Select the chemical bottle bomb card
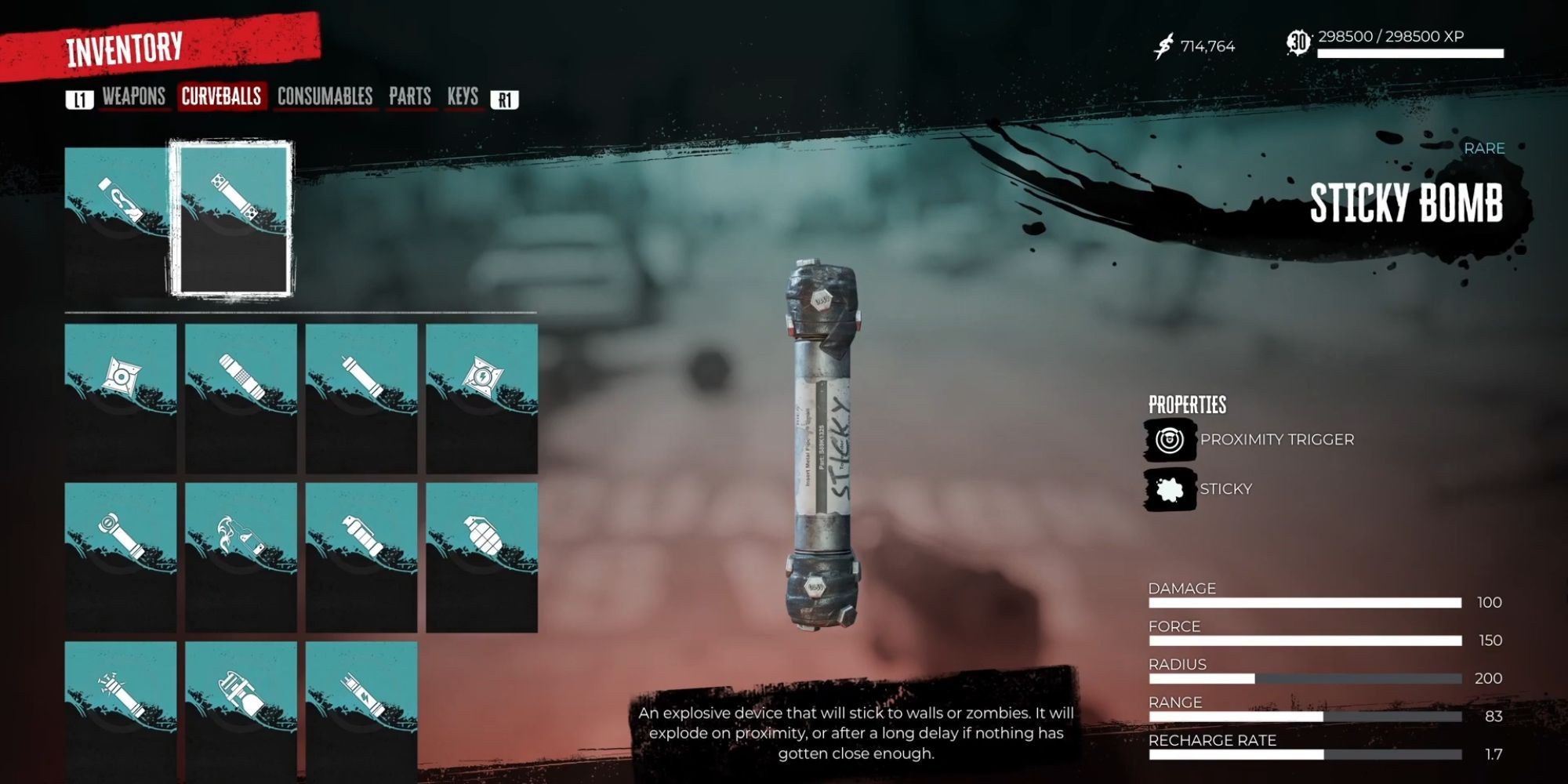1568x784 pixels. tap(241, 710)
